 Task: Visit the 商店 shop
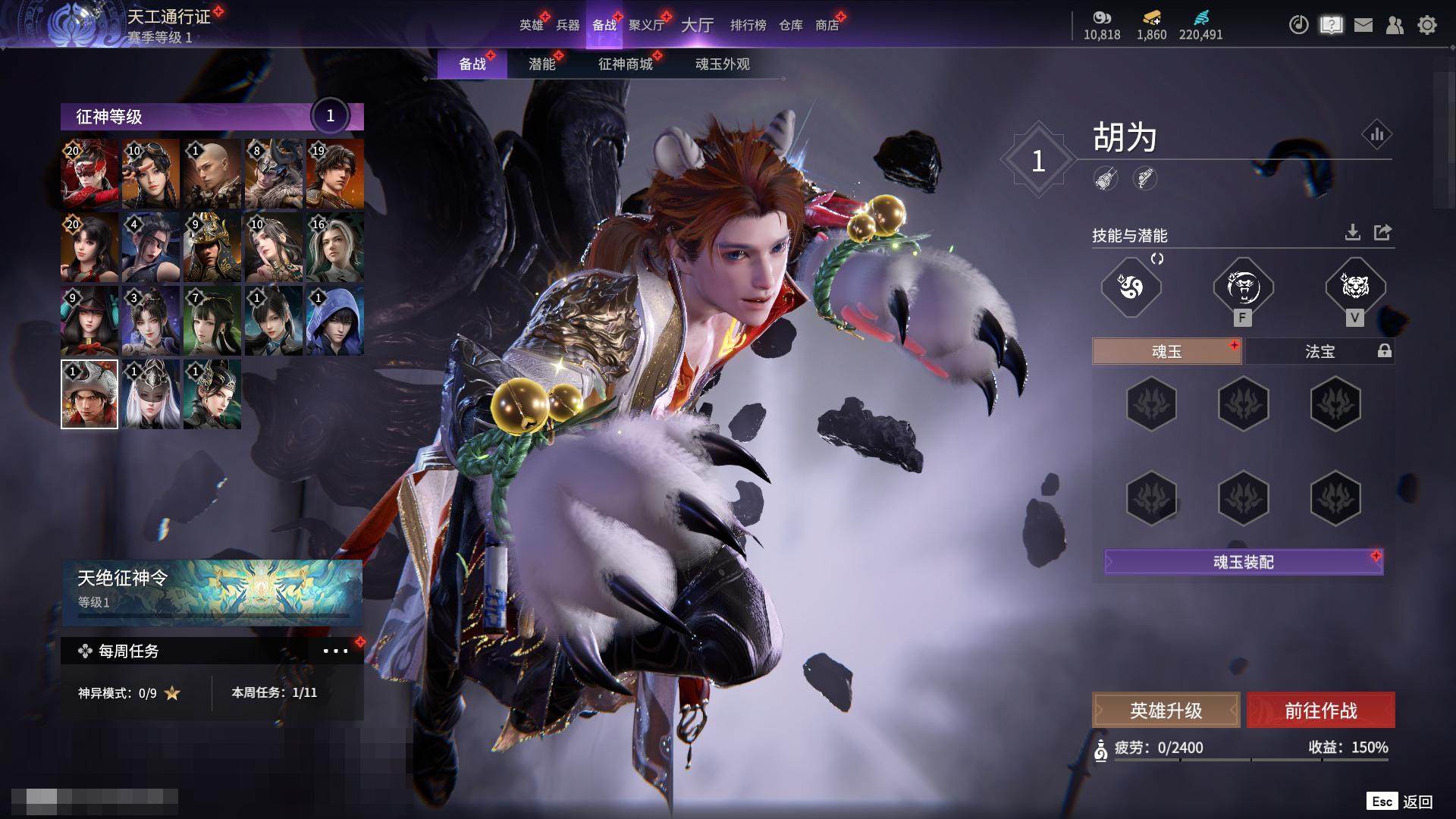tap(827, 25)
